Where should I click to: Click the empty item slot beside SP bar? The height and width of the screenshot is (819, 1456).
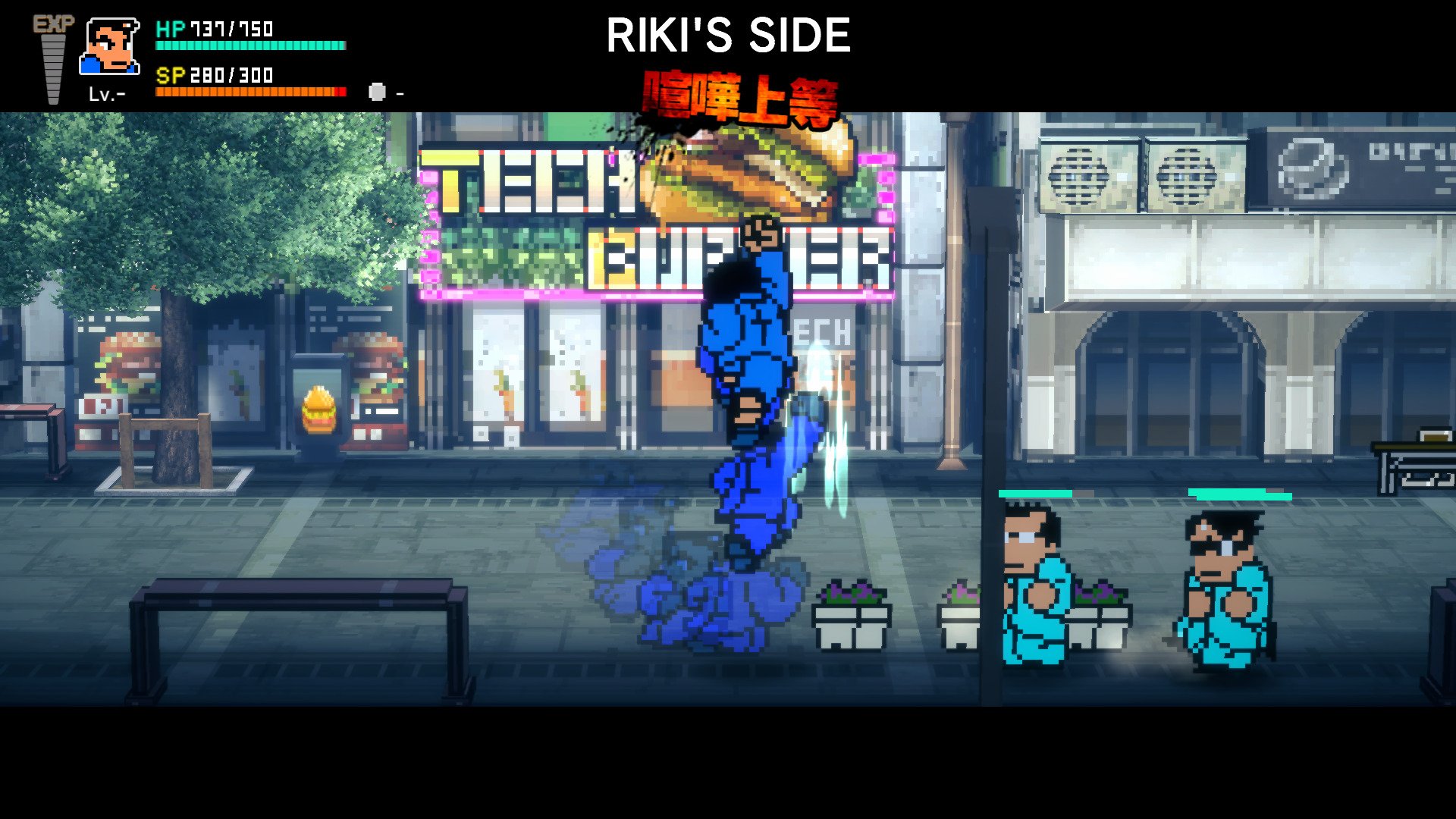pyautogui.click(x=377, y=93)
